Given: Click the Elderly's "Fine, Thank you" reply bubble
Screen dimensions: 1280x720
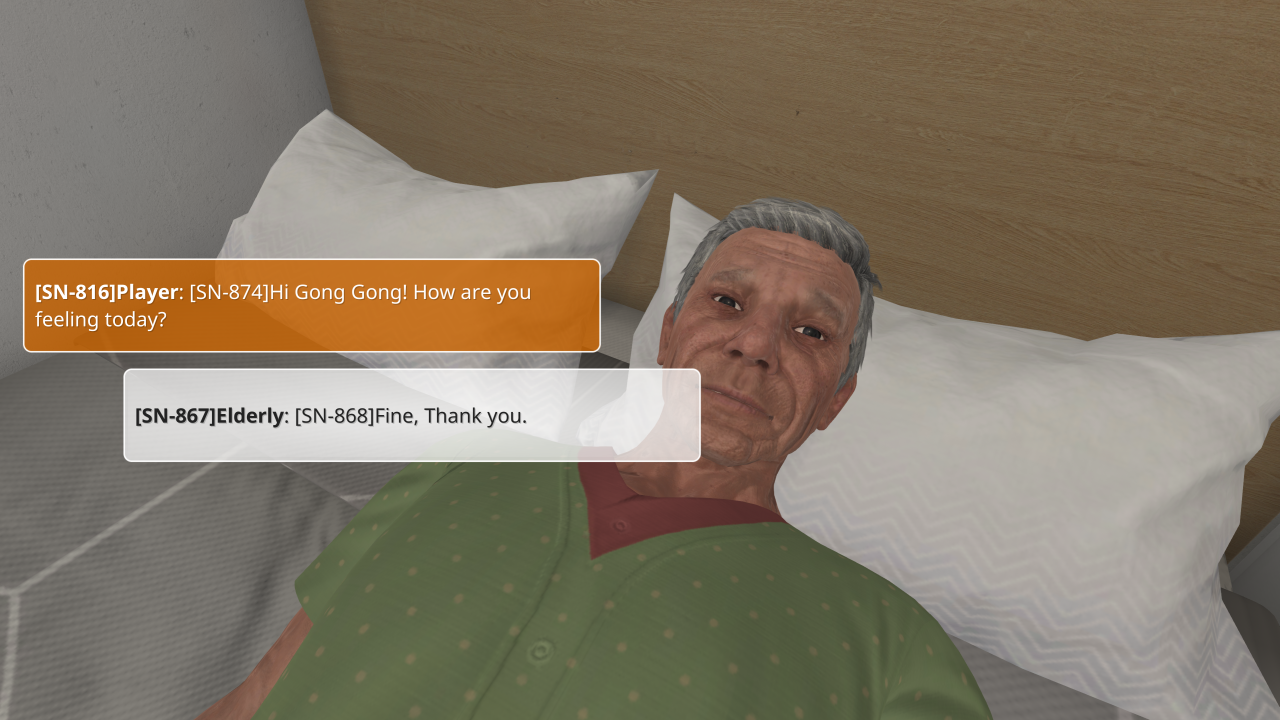Looking at the screenshot, I should pyautogui.click(x=411, y=415).
